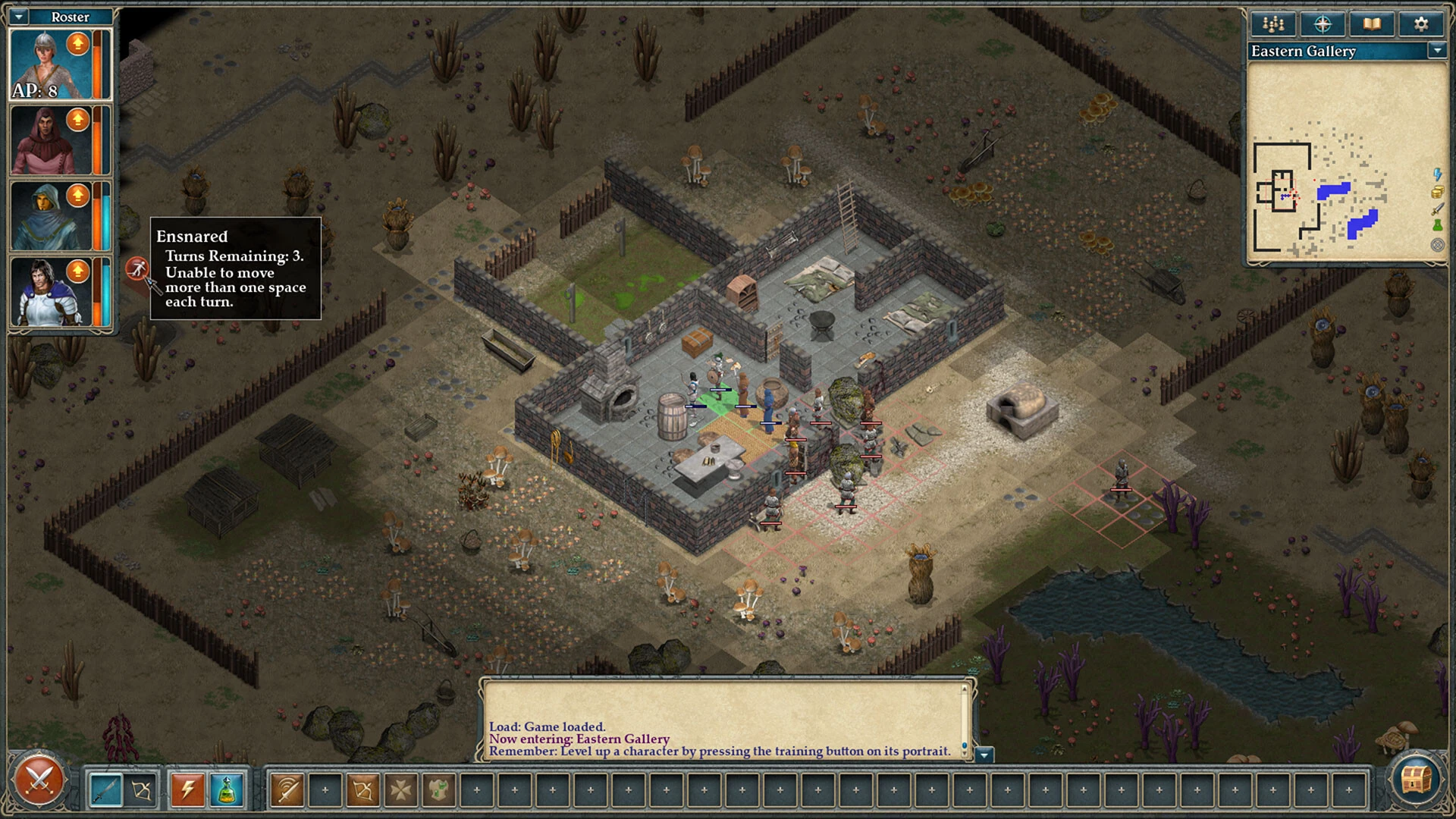Expand the Roster panel dropdown arrow
This screenshot has height=819, width=1456.
click(x=18, y=17)
